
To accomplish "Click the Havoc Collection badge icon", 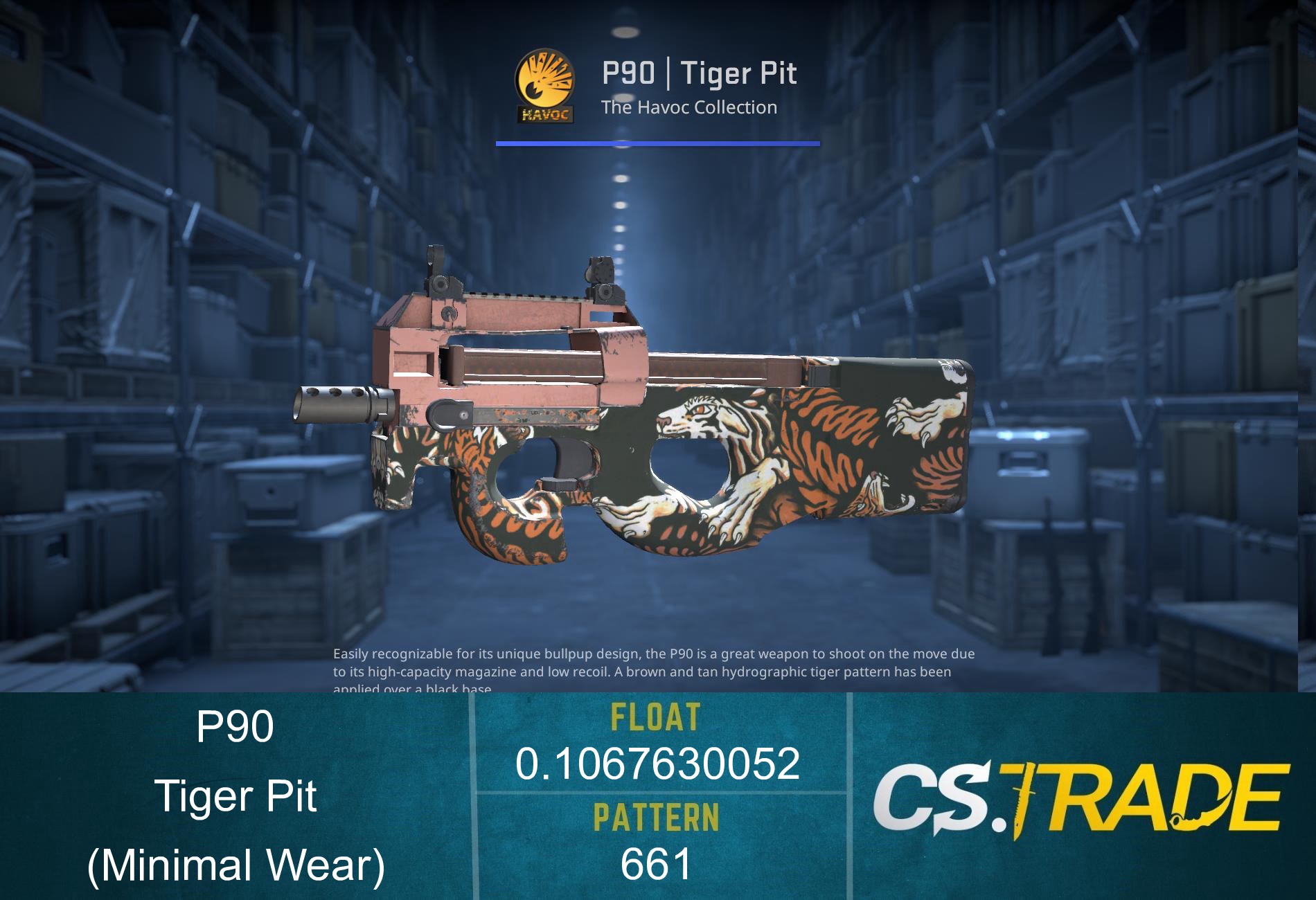I will [546, 84].
